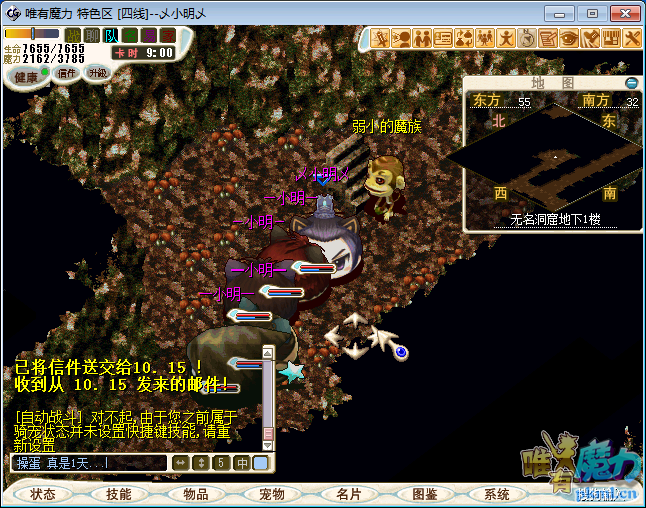
Task: Toggle the 聊 chat mode switch
Action: [x=92, y=35]
